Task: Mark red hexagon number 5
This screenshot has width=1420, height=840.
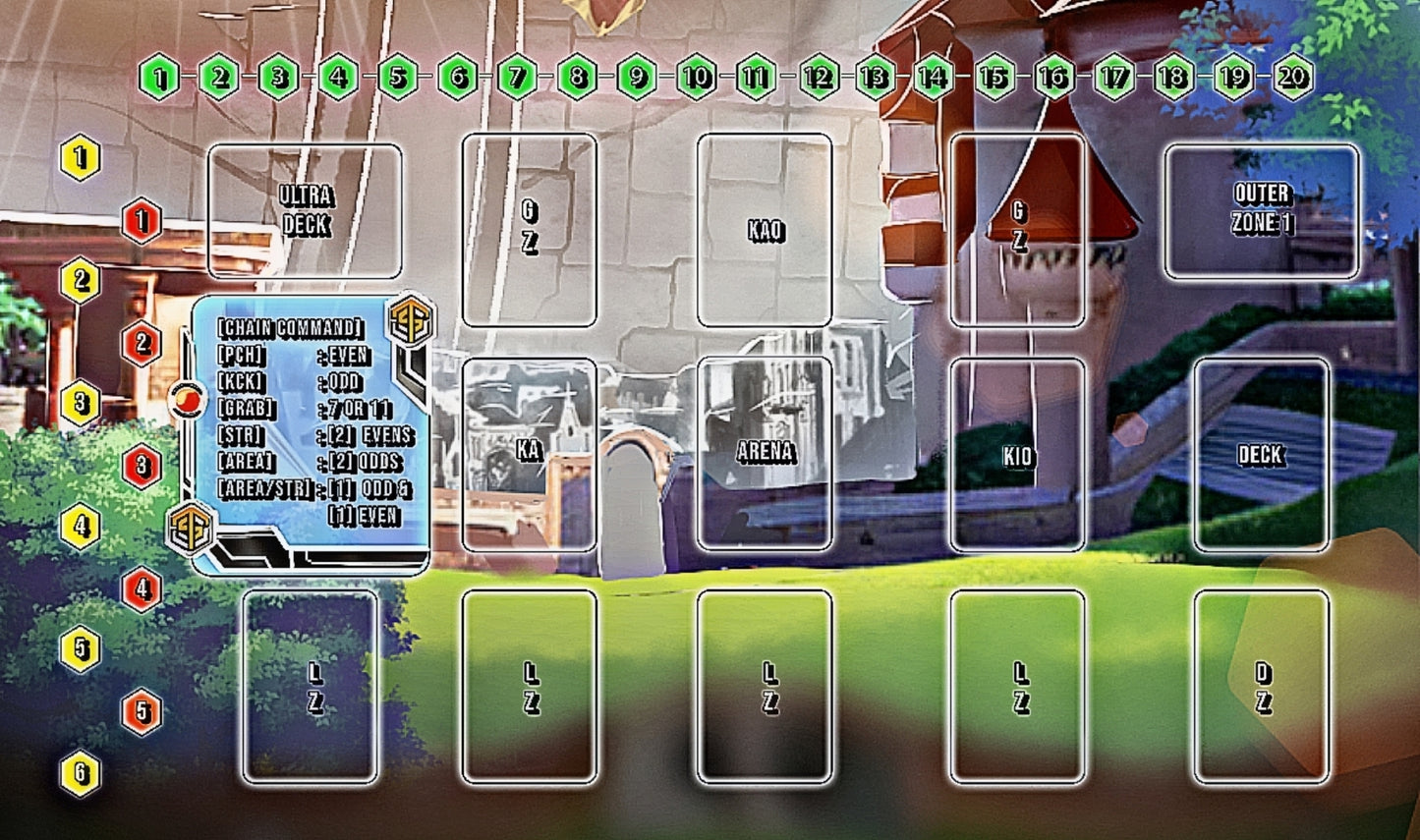Action: [142, 712]
